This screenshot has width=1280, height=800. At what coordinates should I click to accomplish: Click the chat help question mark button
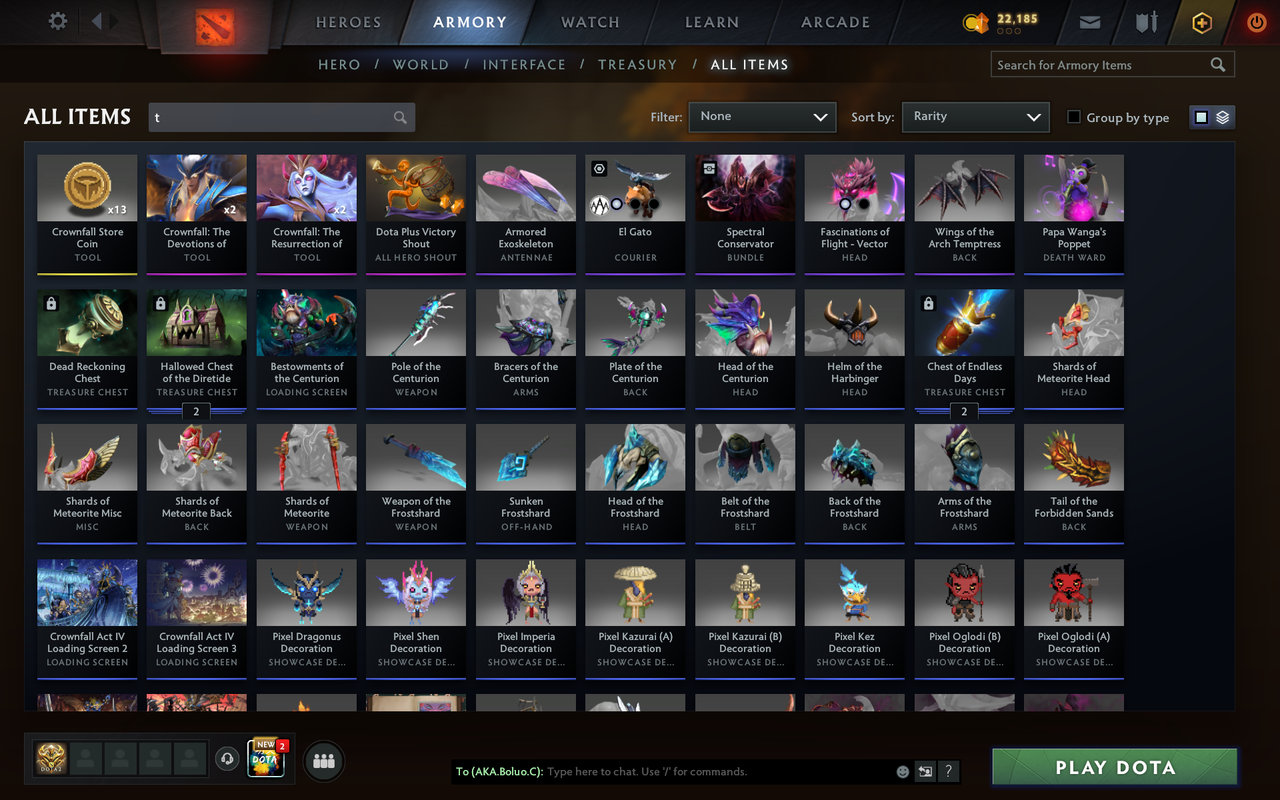(x=947, y=771)
